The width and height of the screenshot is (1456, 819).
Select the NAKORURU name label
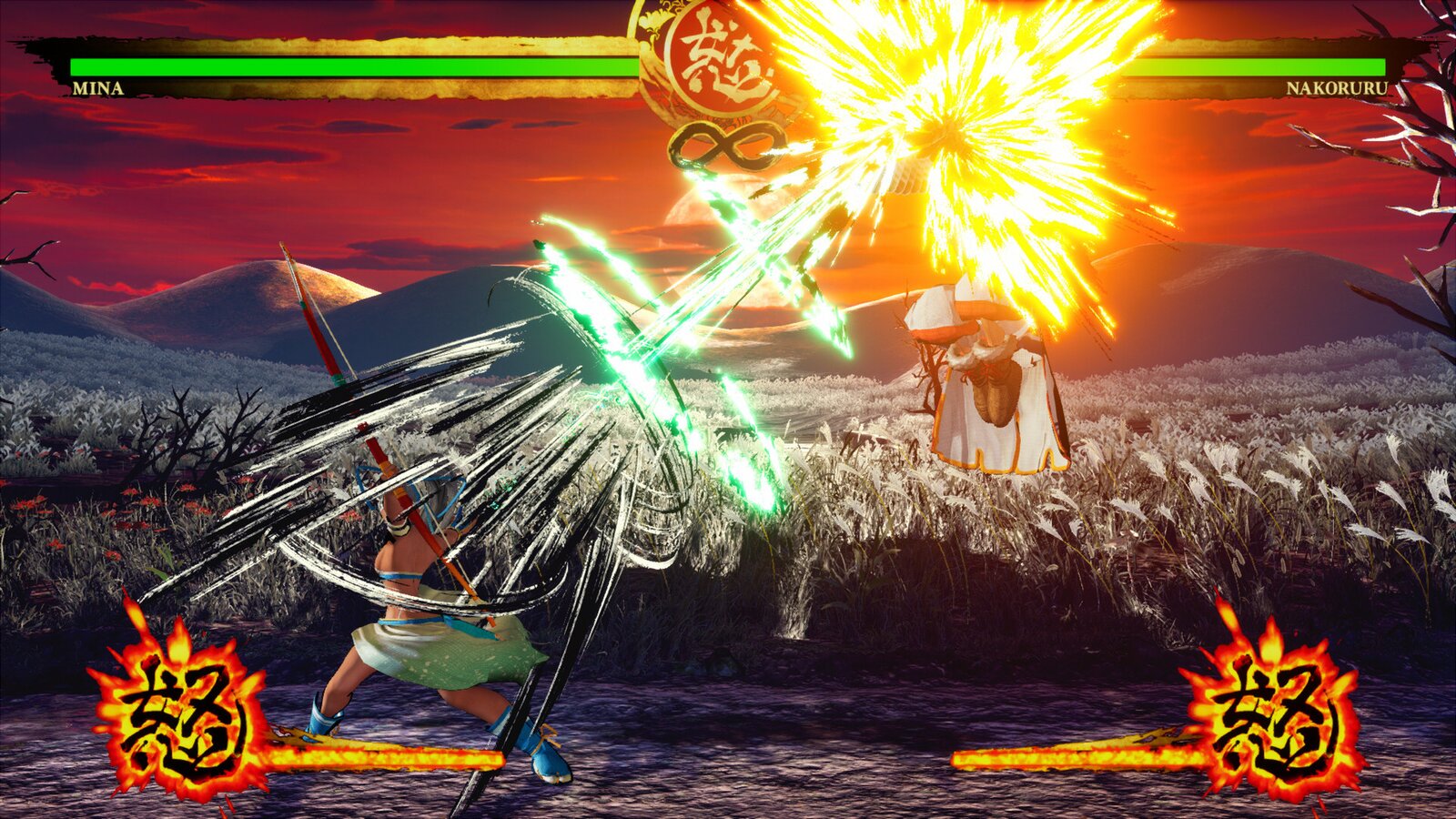[x=1336, y=89]
